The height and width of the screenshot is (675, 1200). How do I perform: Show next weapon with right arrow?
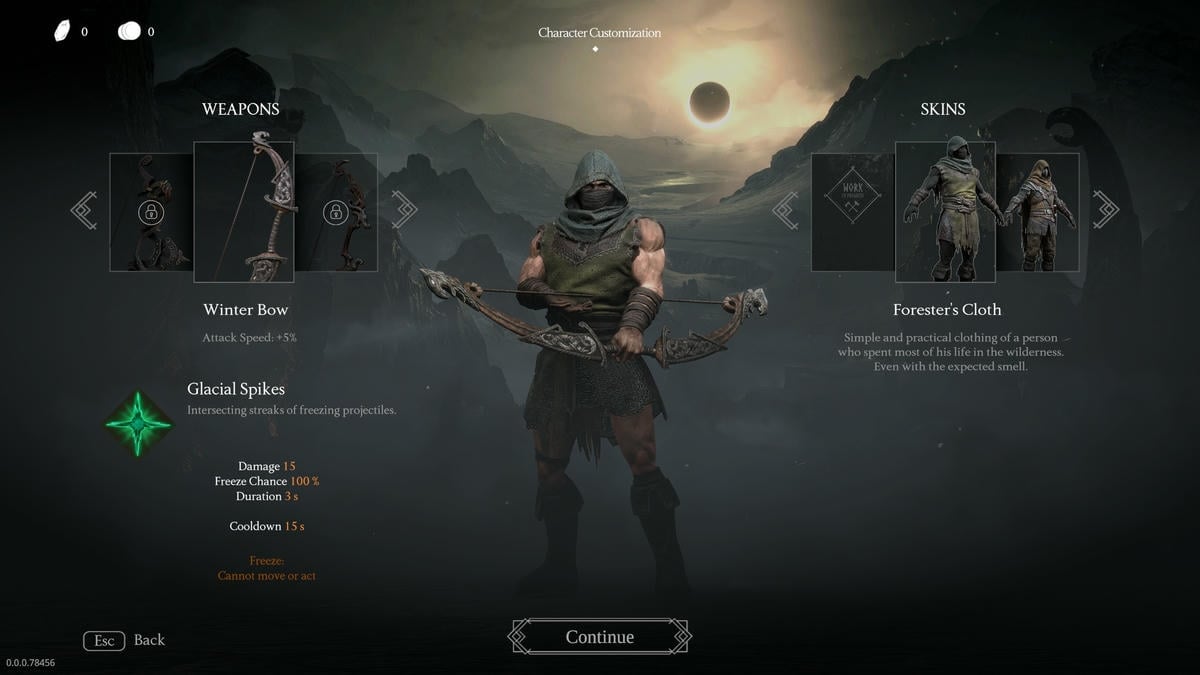click(403, 211)
